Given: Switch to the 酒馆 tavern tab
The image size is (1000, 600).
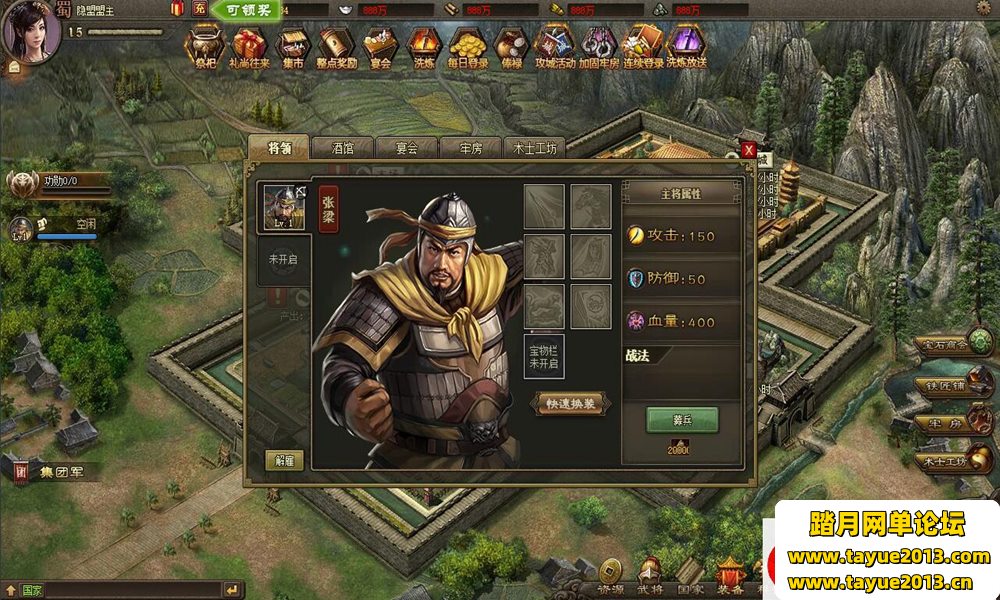Looking at the screenshot, I should 341,147.
